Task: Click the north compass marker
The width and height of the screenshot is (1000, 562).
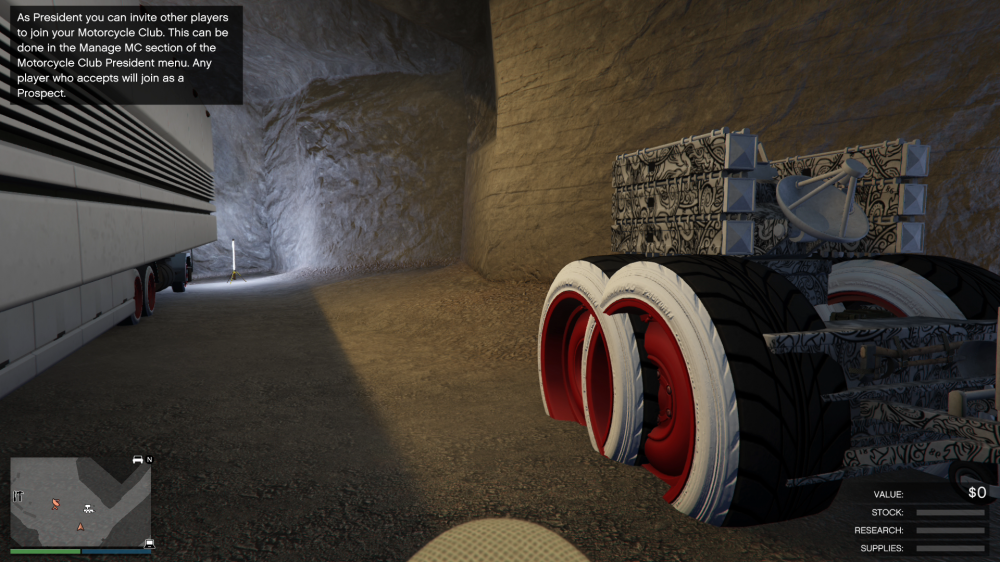Action: [149, 460]
